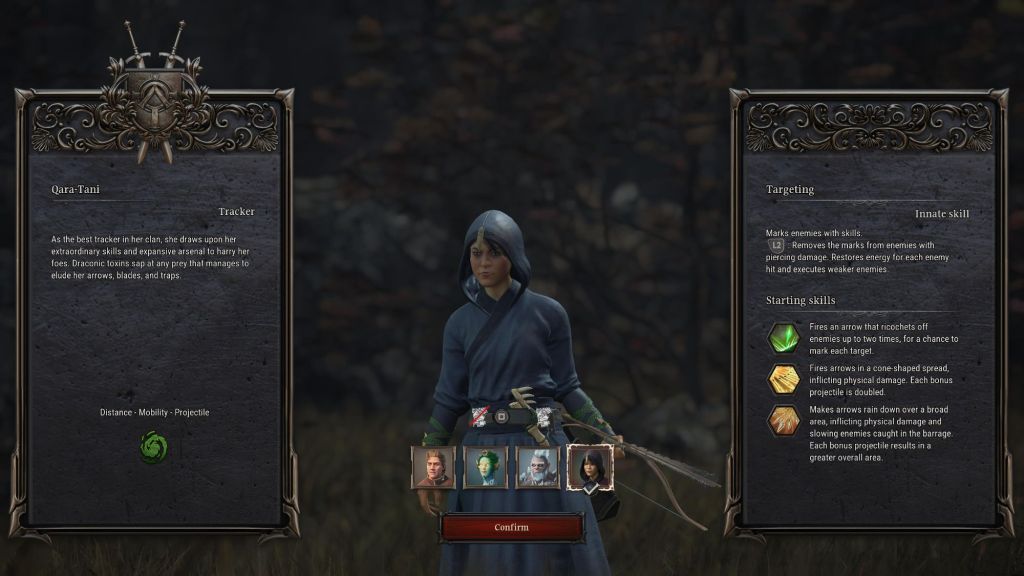Viewport: 1024px width, 576px height.
Task: Pick the white-bearded old man portrait
Action: pyautogui.click(x=537, y=467)
